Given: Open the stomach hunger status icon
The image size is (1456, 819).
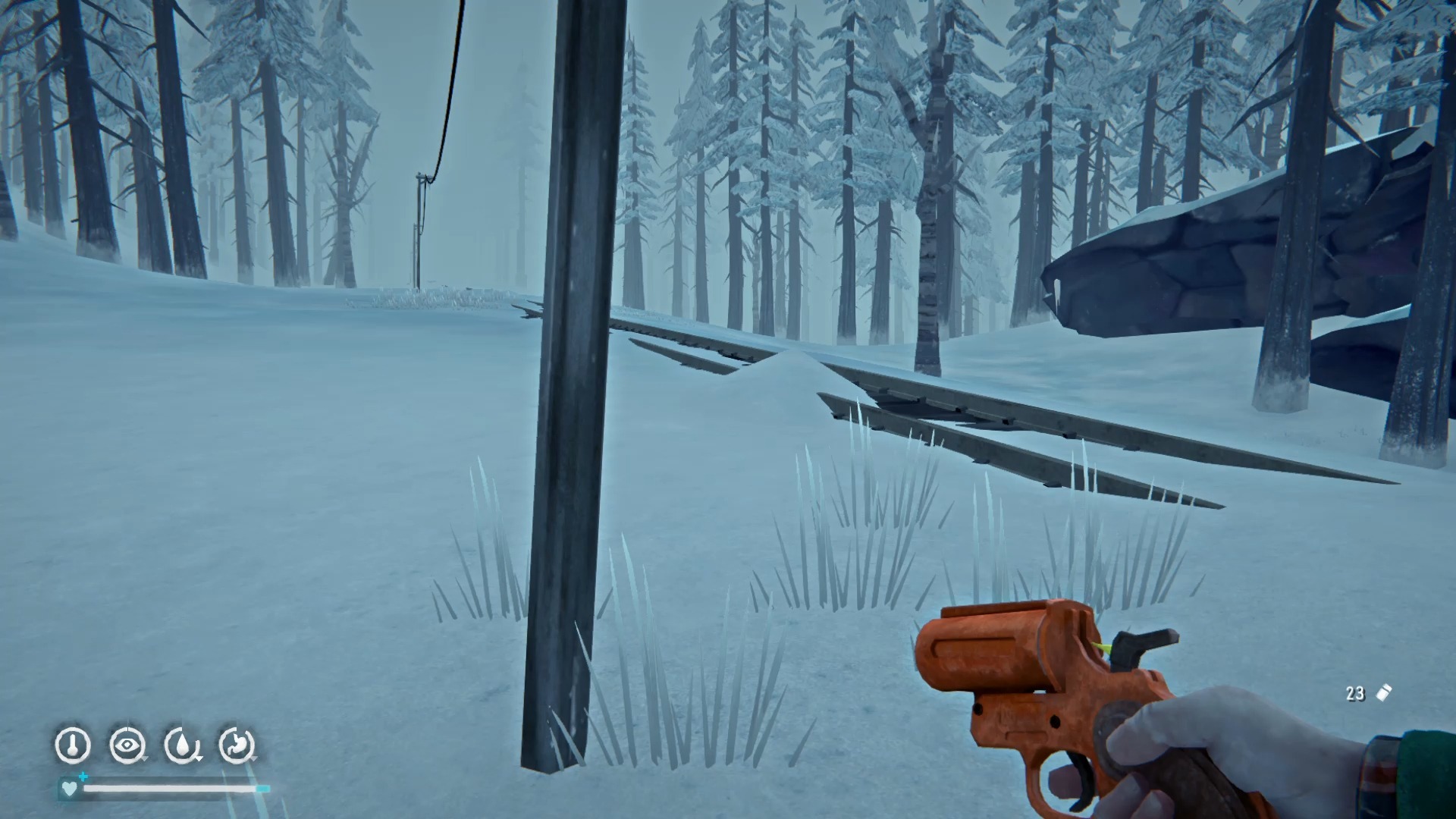Looking at the screenshot, I should pos(237,745).
